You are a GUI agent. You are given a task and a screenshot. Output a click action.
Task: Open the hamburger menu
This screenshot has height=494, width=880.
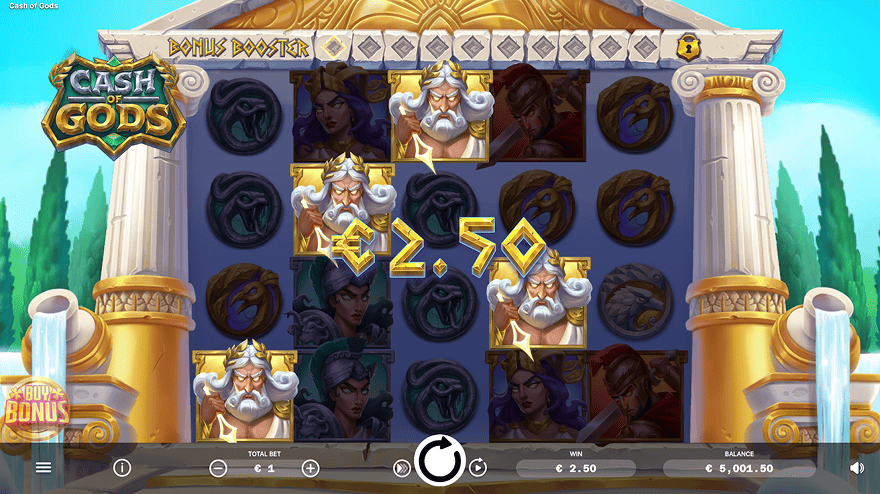(43, 467)
